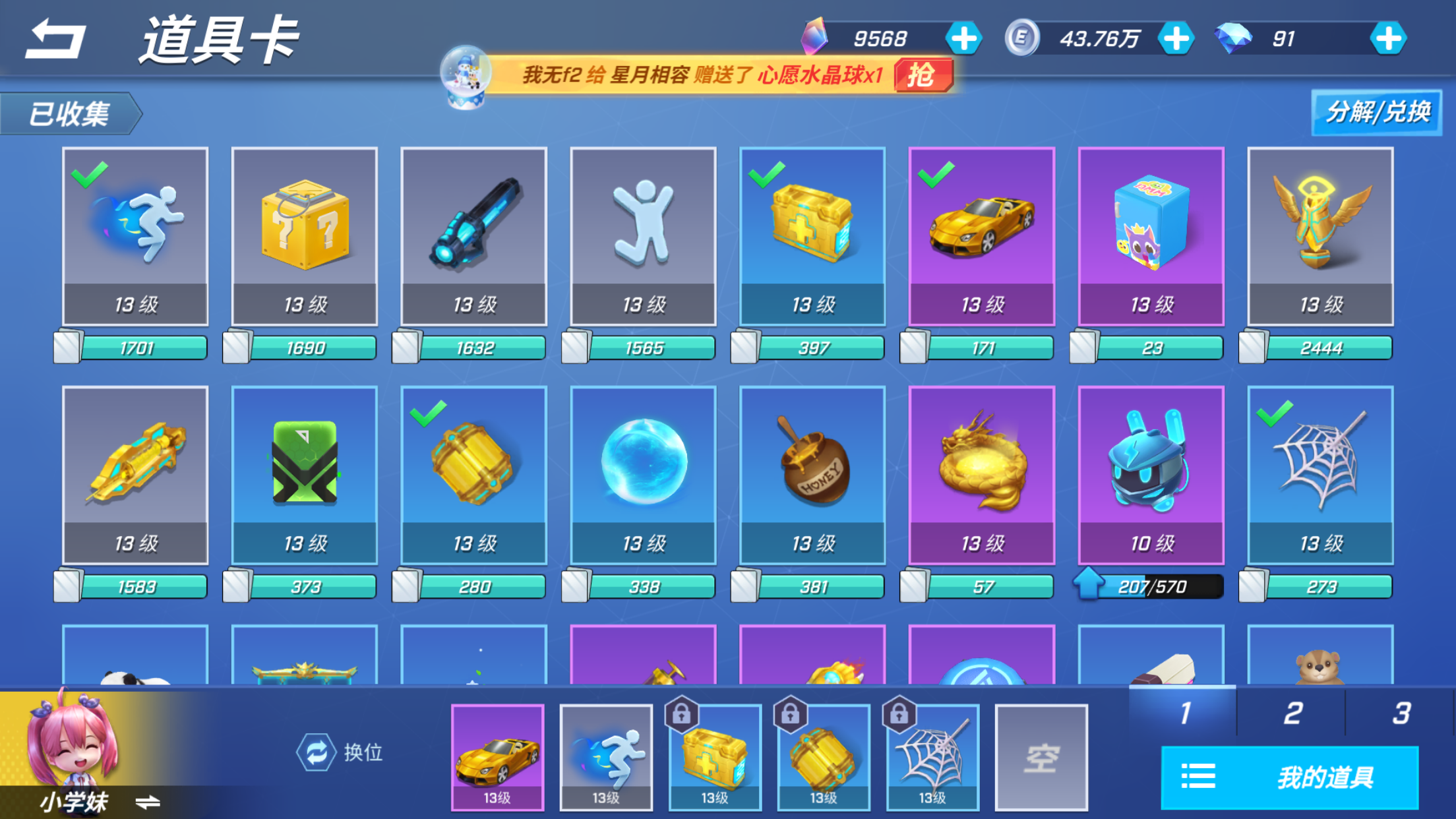Select the empty 空 loadout slot
1456x819 pixels.
1041,757
